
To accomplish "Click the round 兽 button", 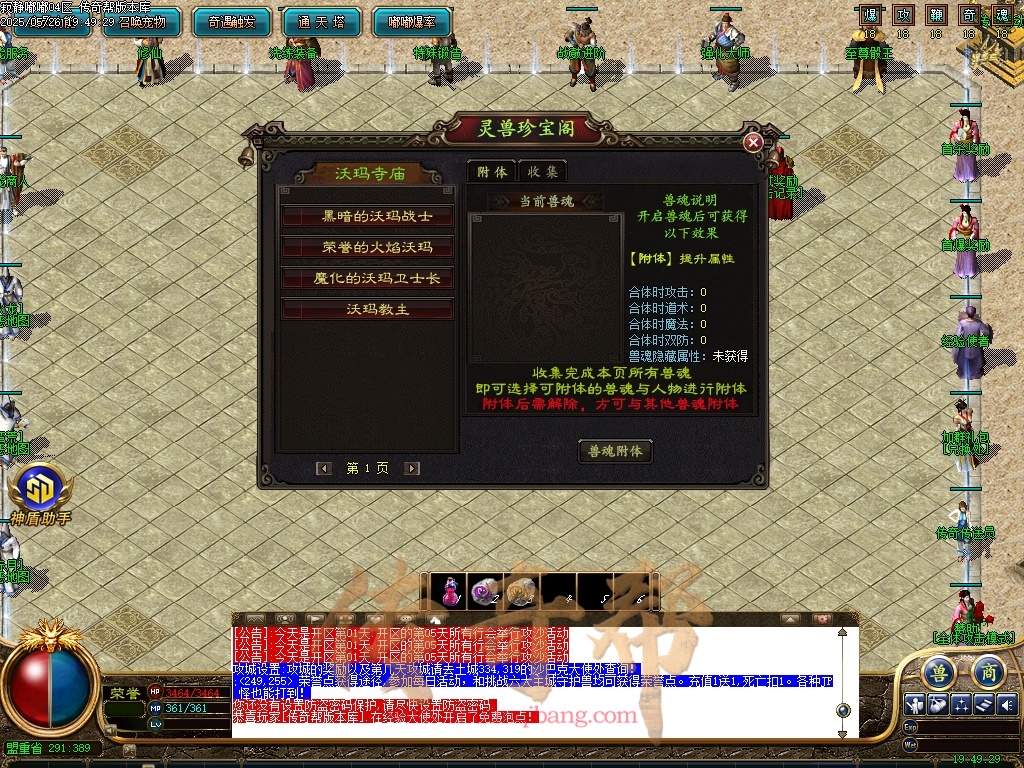I will pos(939,671).
